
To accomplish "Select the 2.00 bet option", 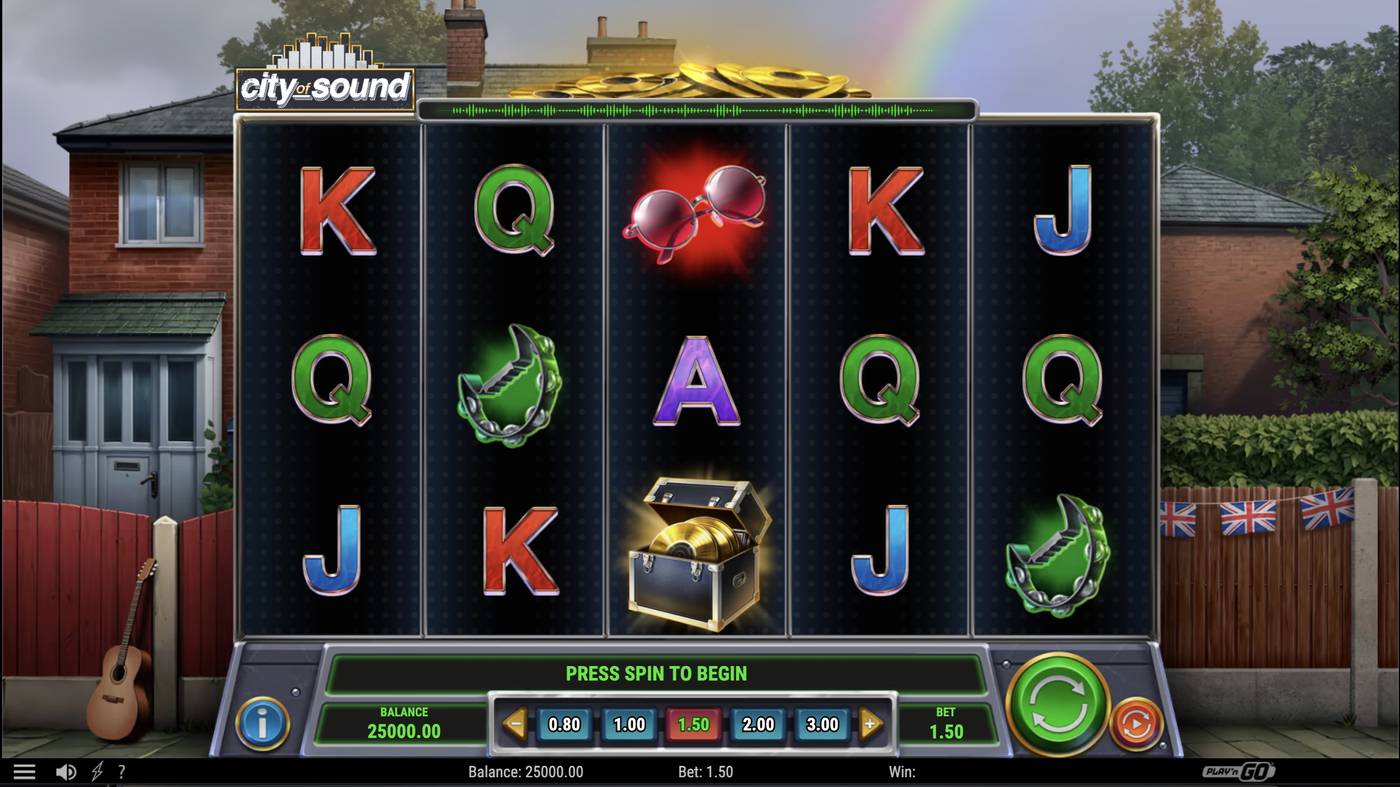I will (757, 723).
